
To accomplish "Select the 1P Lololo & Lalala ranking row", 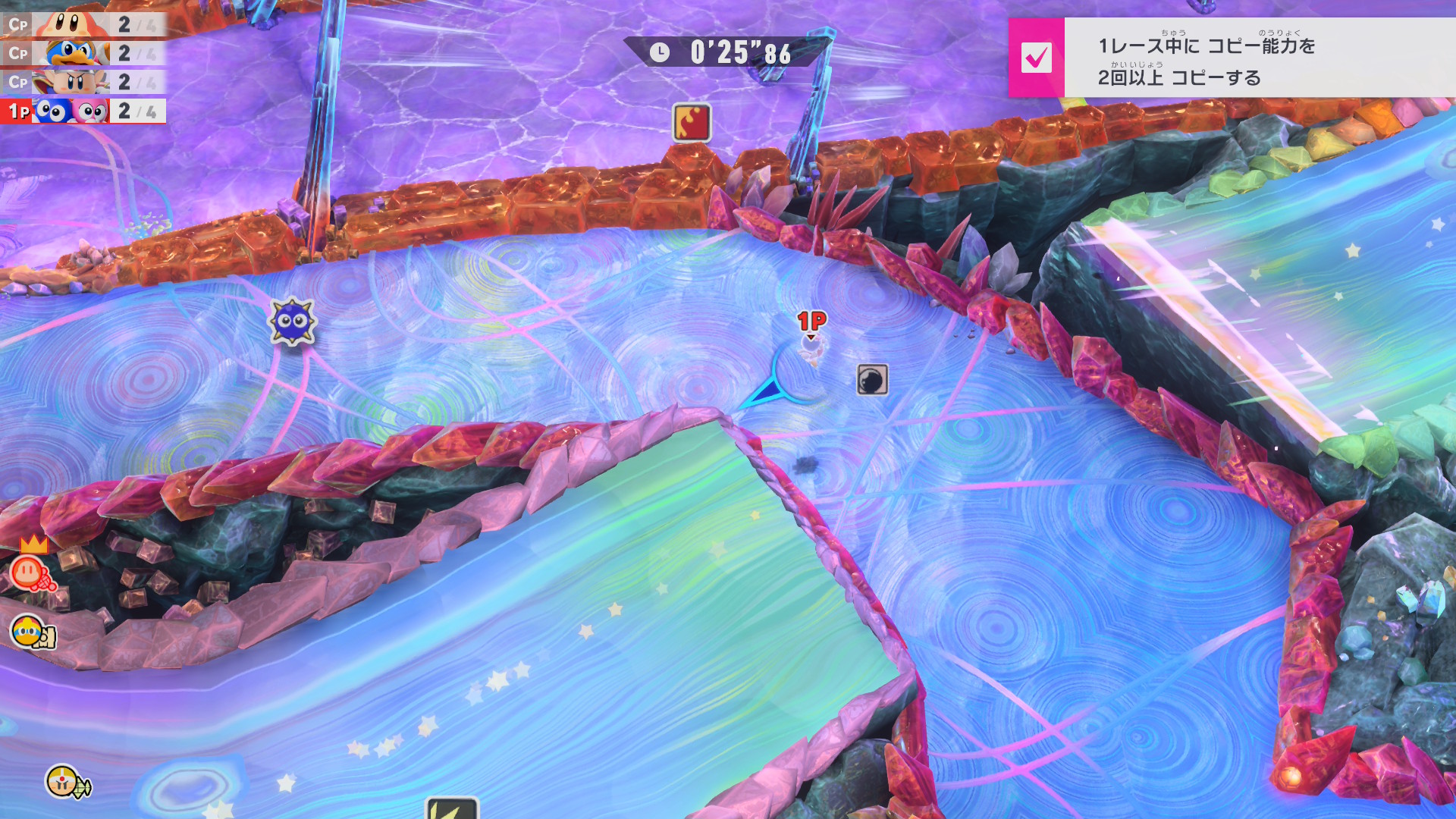I will (83, 111).
